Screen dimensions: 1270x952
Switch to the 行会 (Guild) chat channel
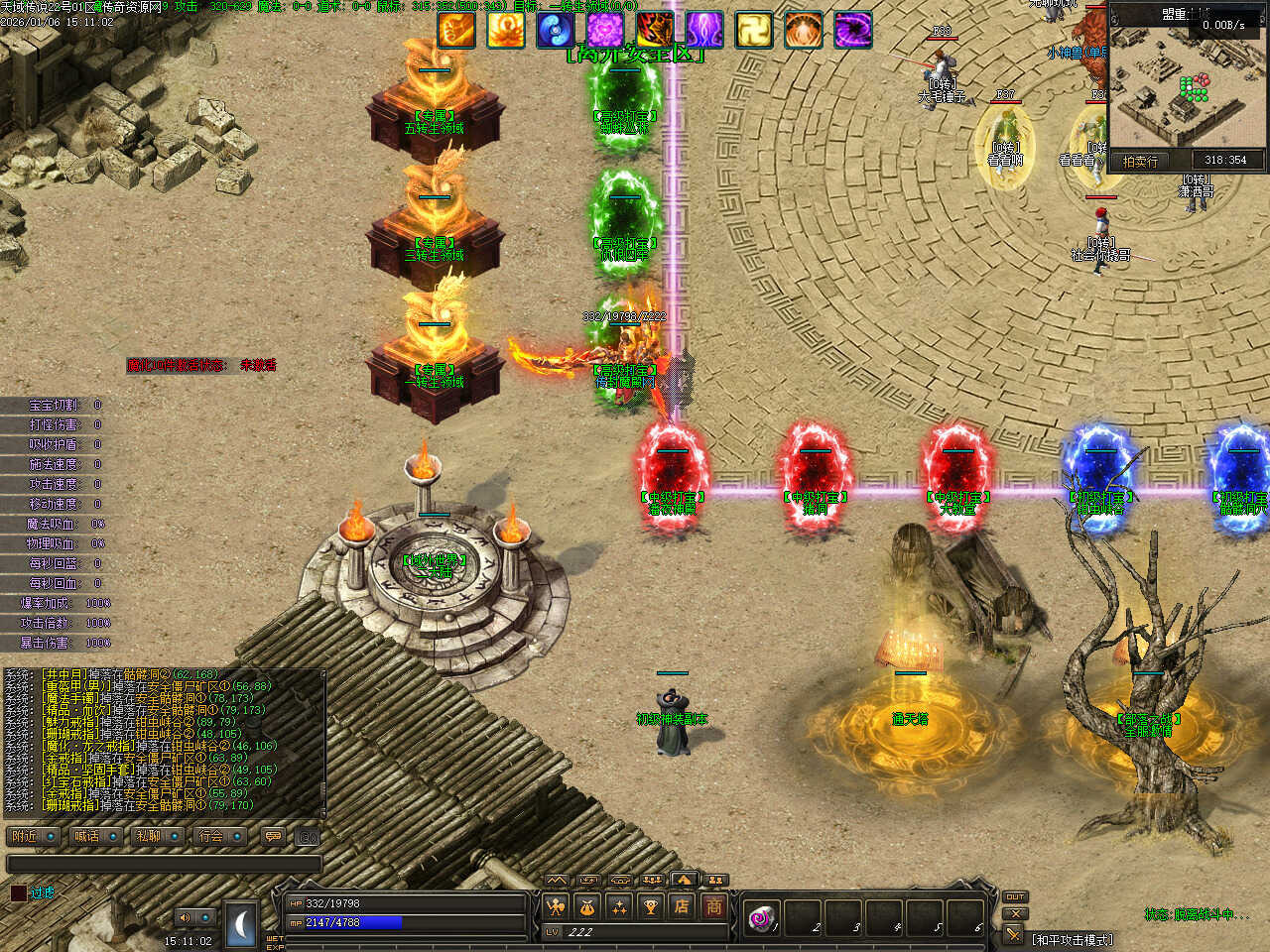click(211, 836)
